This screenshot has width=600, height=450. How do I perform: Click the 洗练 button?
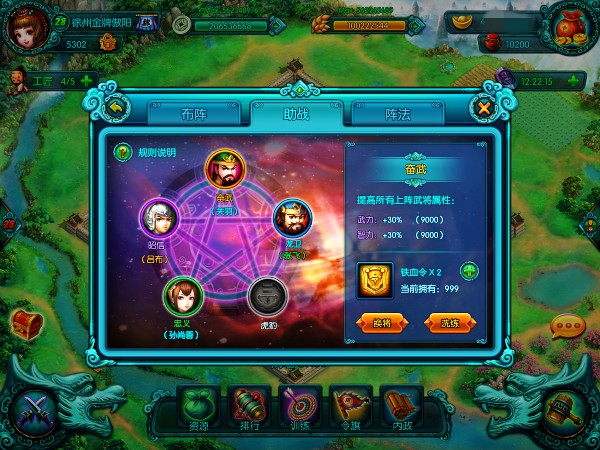coord(449,323)
